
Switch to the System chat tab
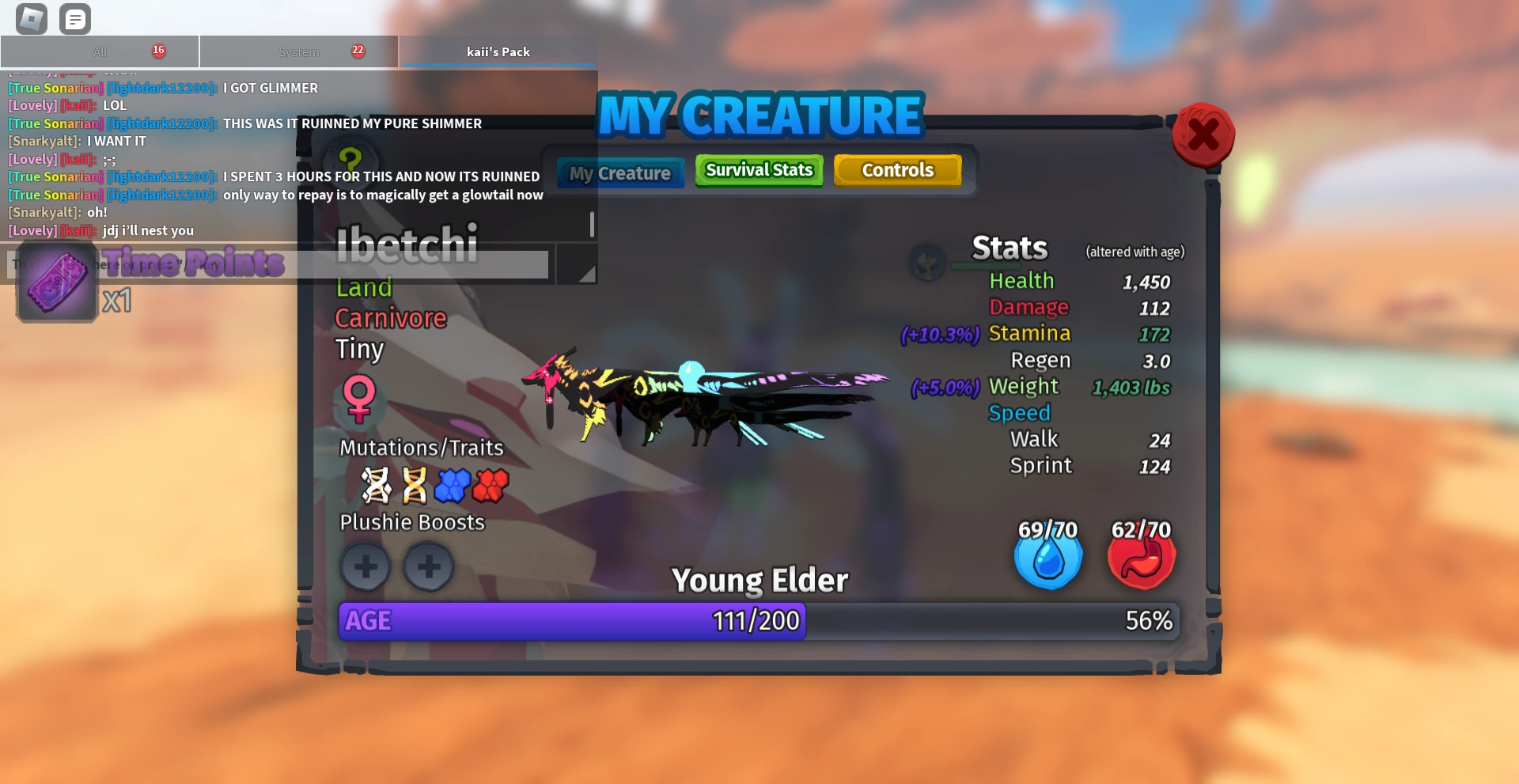point(299,51)
